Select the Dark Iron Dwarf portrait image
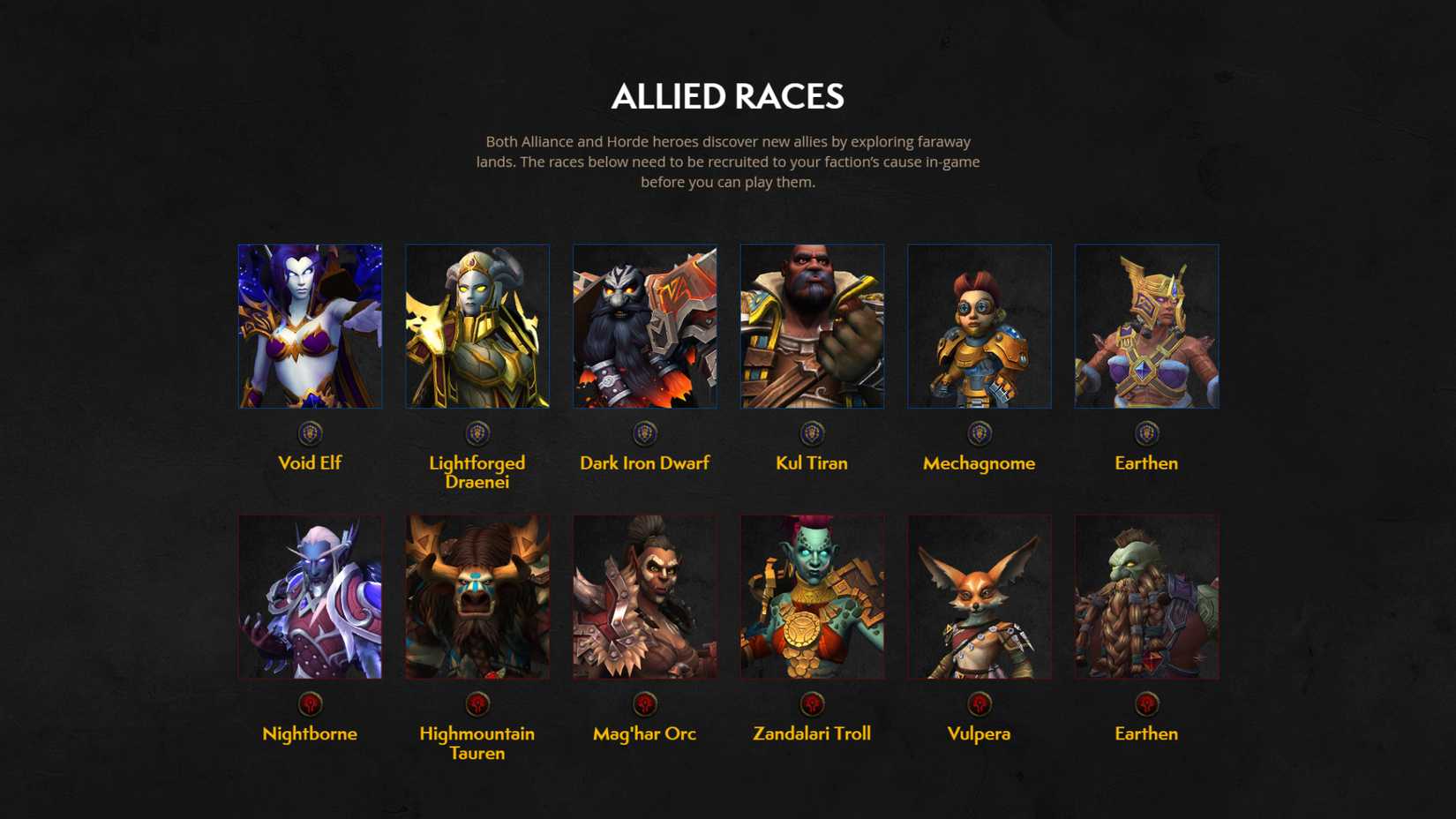 click(644, 326)
